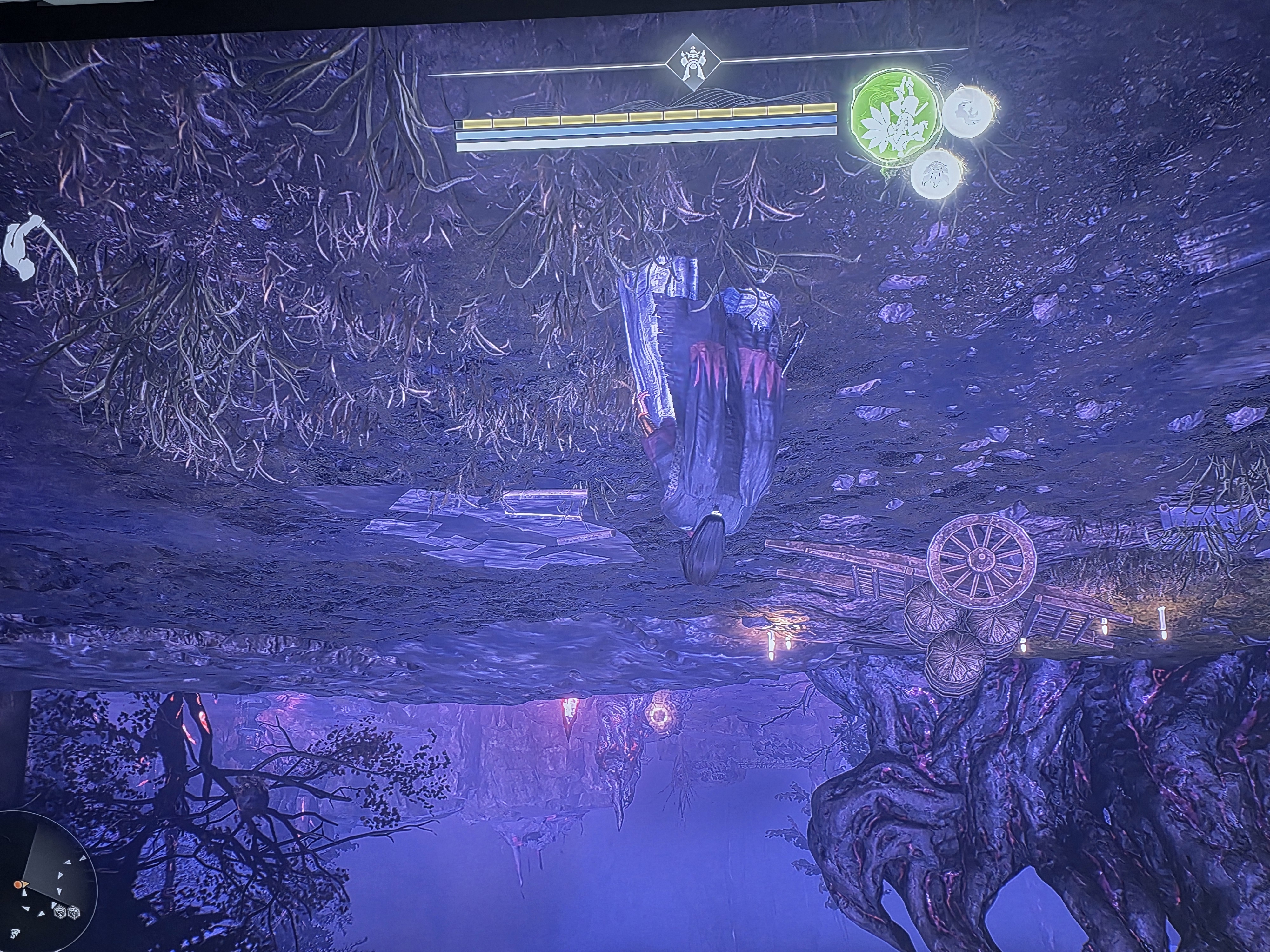
Task: Activate the lower white soul core orb
Action: [938, 173]
